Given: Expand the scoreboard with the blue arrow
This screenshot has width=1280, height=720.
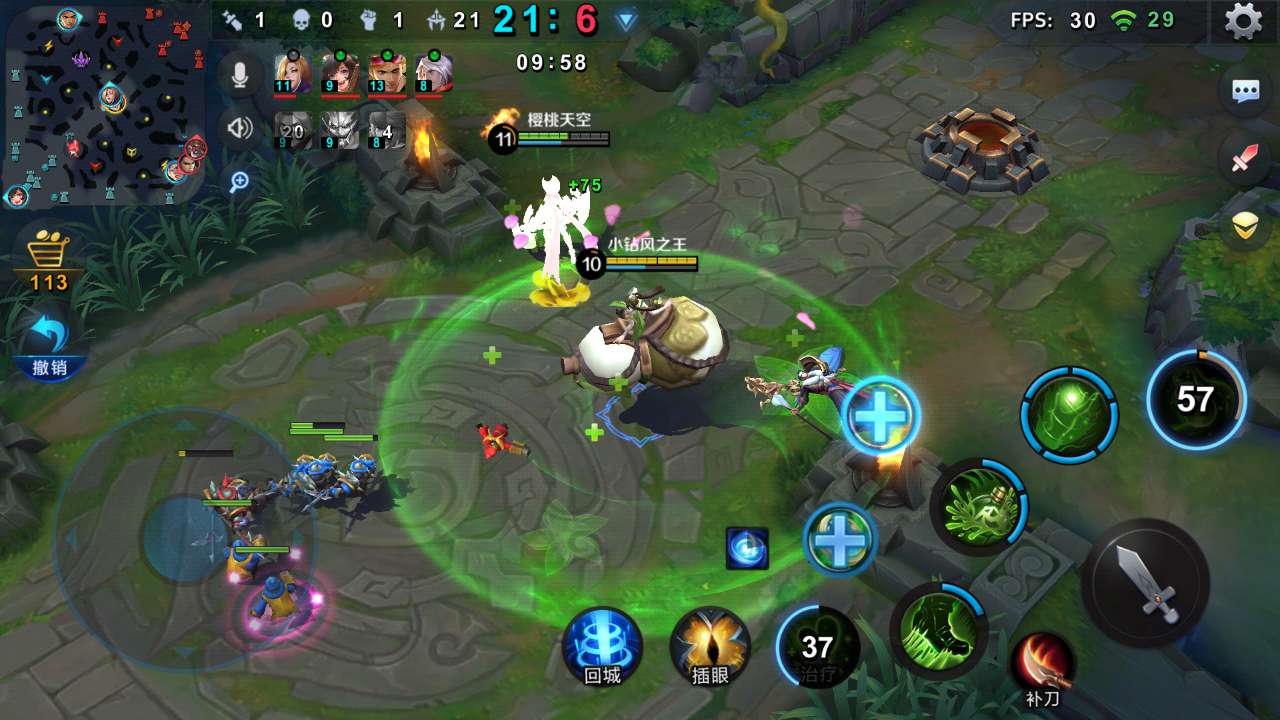Looking at the screenshot, I should point(626,21).
